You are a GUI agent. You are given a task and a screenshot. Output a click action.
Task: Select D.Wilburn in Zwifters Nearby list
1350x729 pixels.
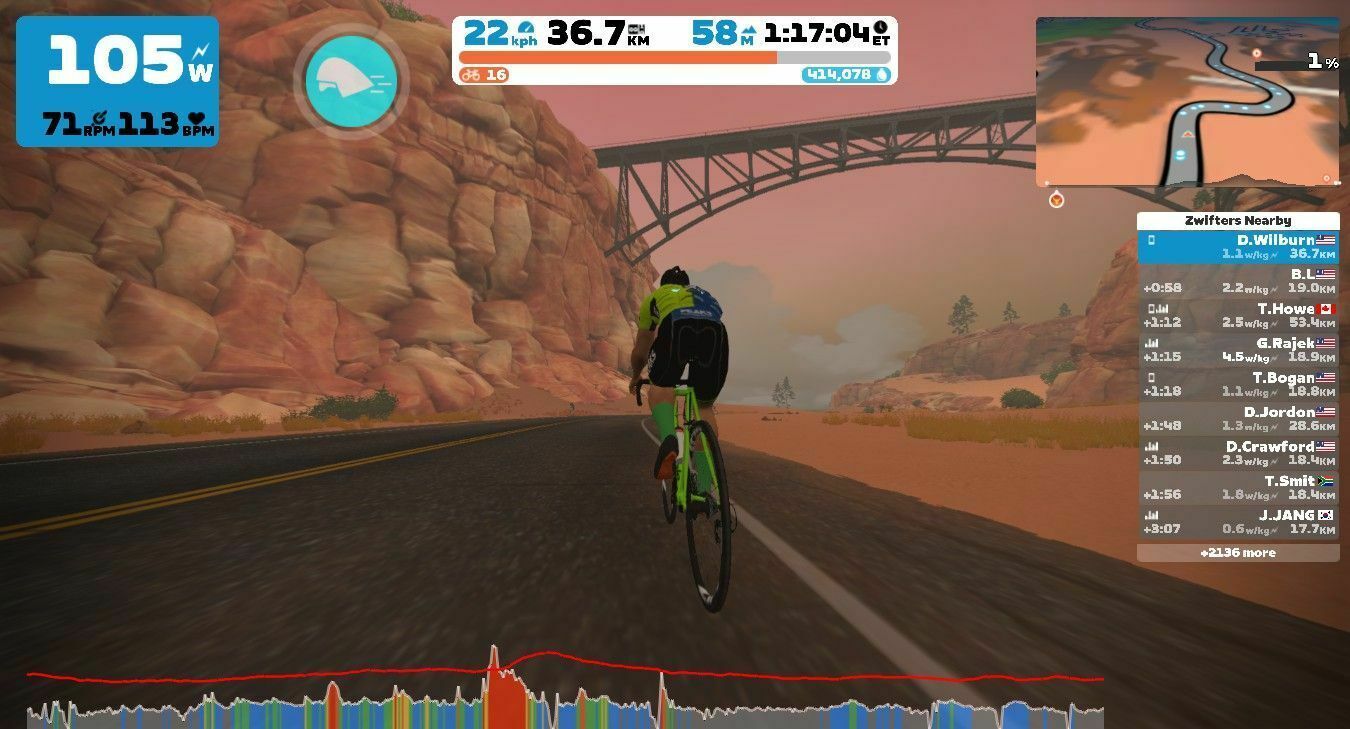1237,247
